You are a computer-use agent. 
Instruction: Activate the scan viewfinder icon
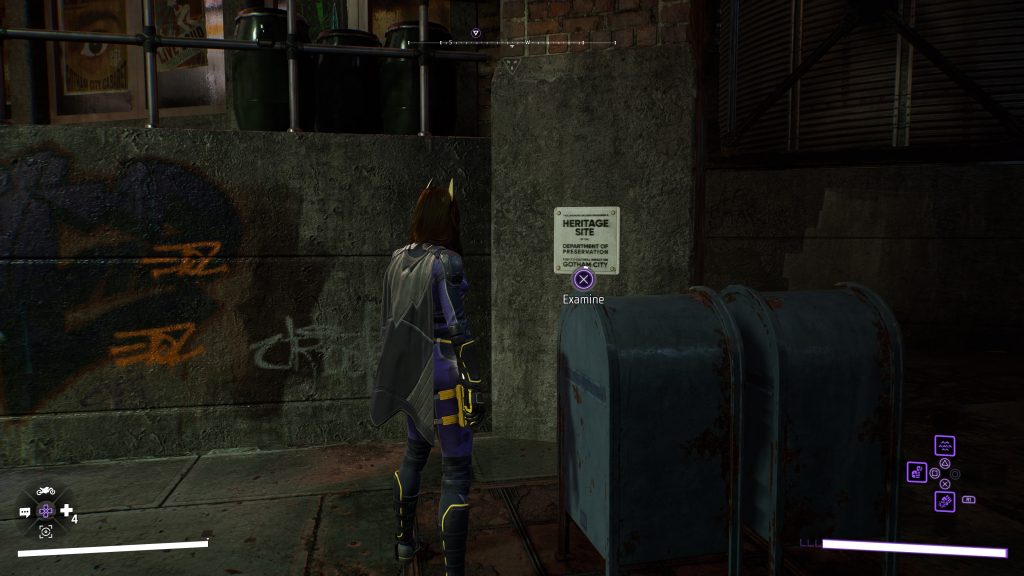pos(45,532)
